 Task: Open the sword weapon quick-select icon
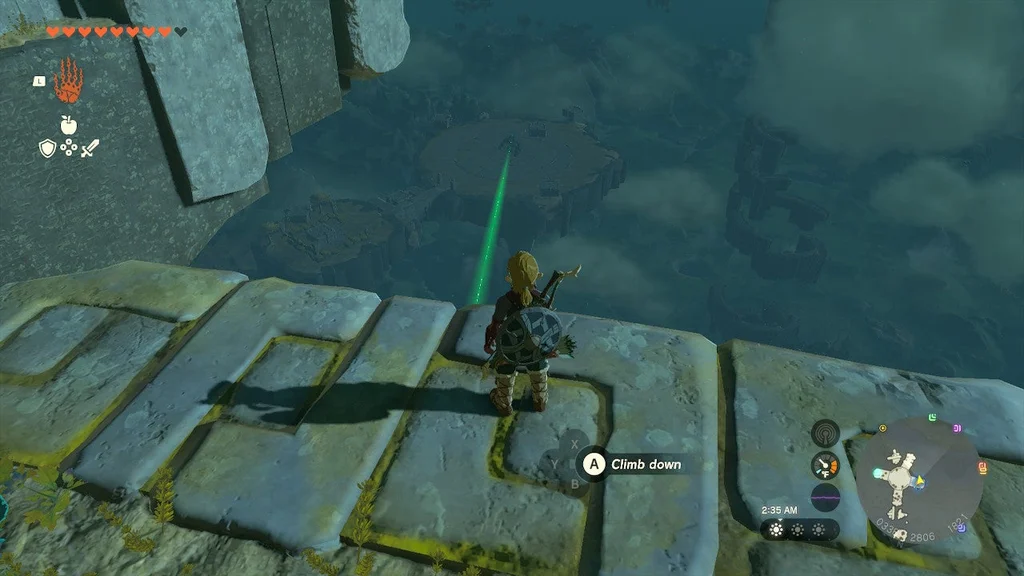click(x=91, y=148)
